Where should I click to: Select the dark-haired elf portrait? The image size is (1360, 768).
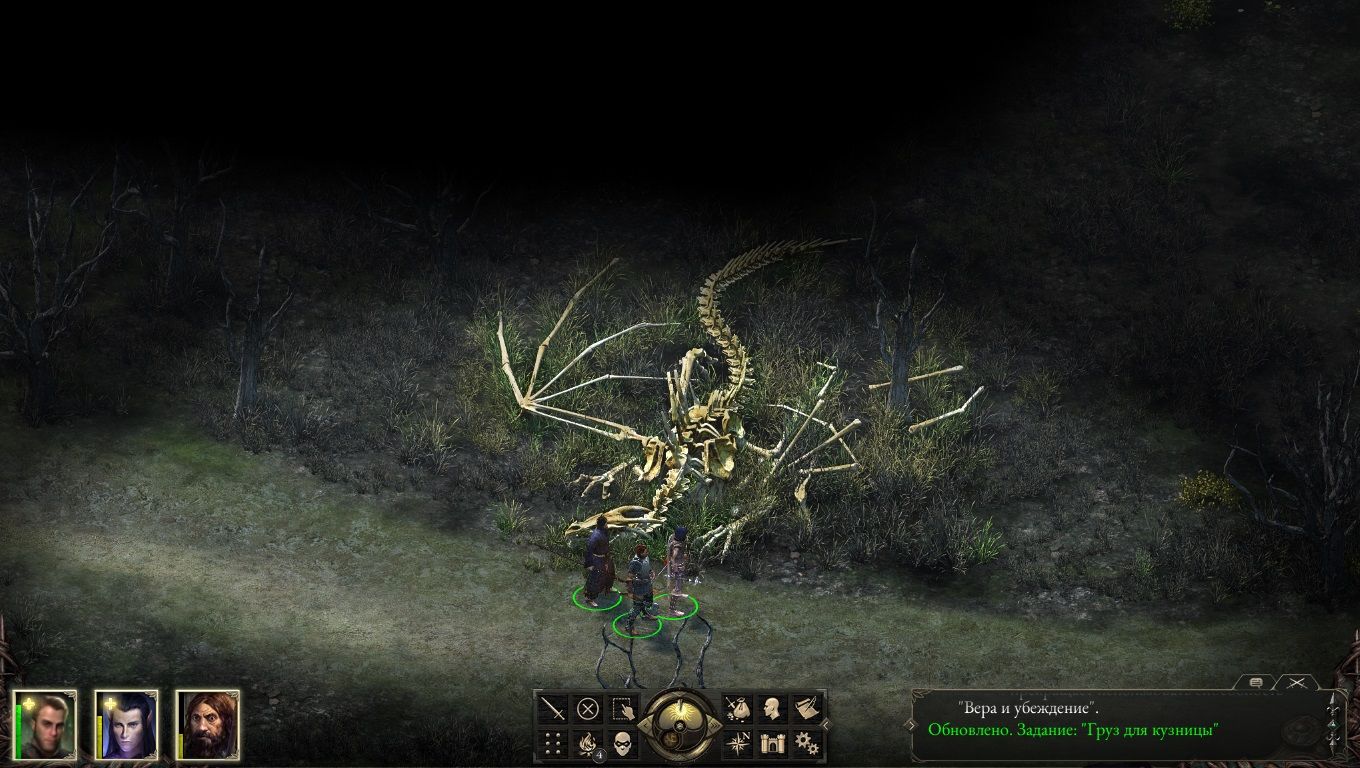127,725
